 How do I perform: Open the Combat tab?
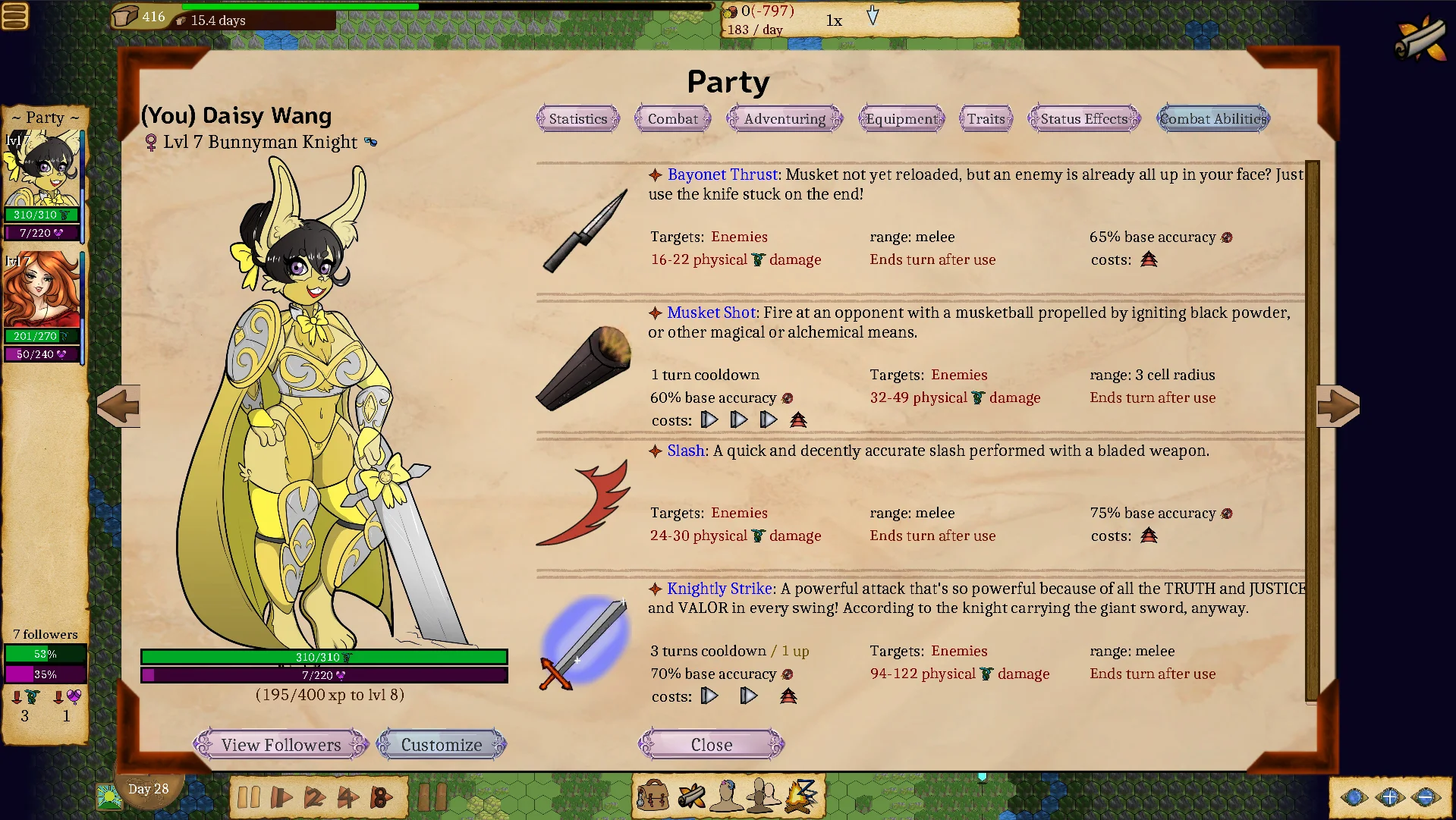click(672, 119)
